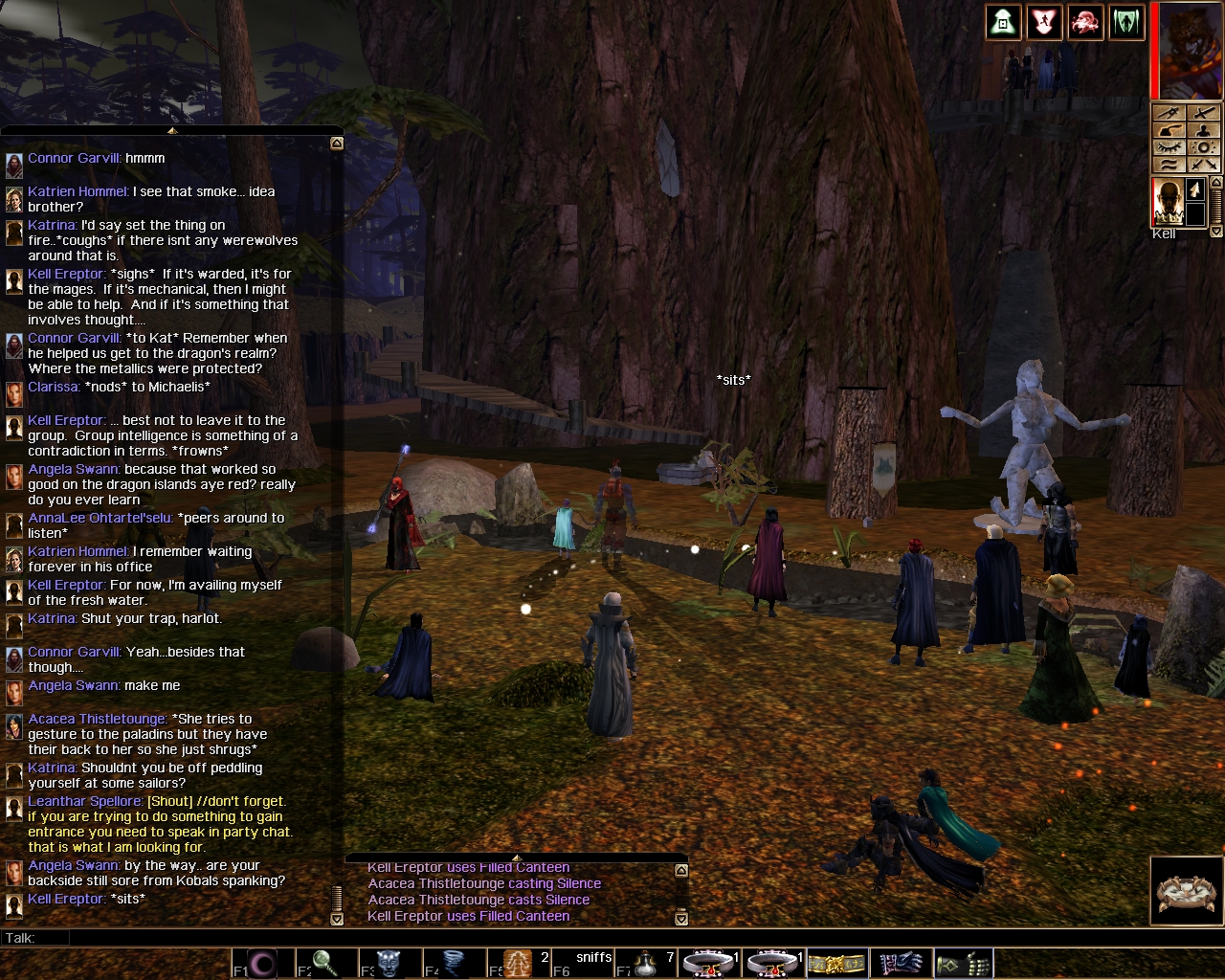The image size is (1225, 980).
Task: Select the blue gauntlet quickslot
Action: coord(901,963)
